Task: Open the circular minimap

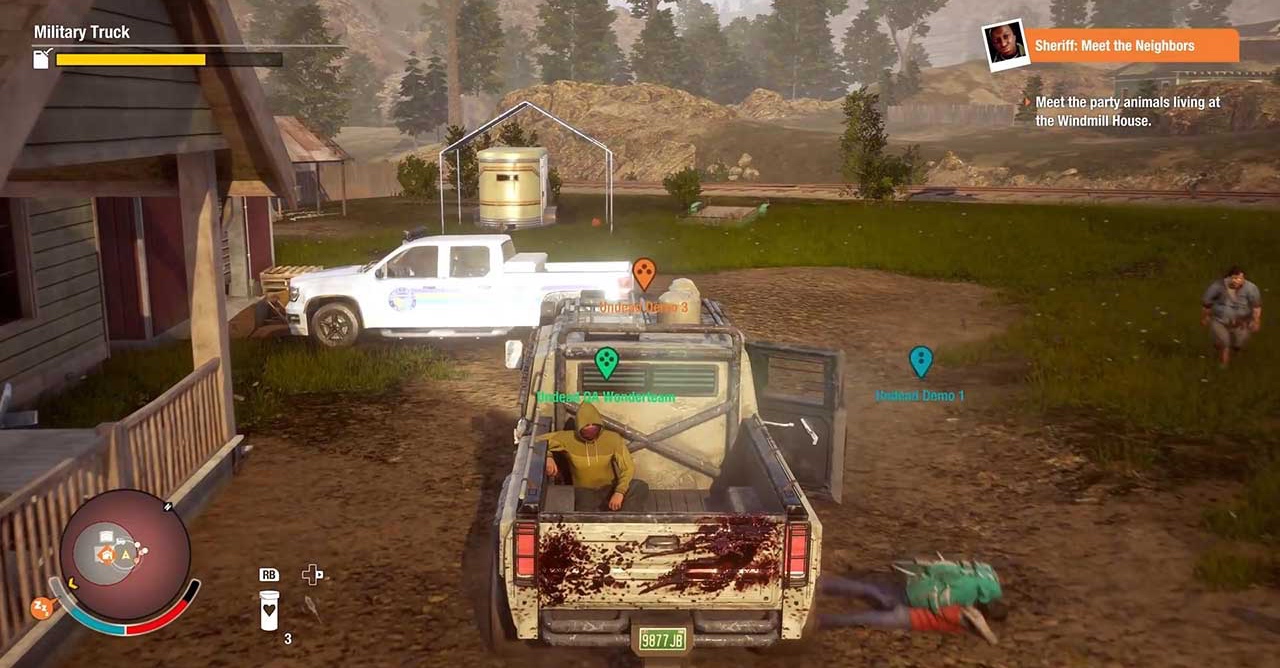Action: [x=125, y=555]
